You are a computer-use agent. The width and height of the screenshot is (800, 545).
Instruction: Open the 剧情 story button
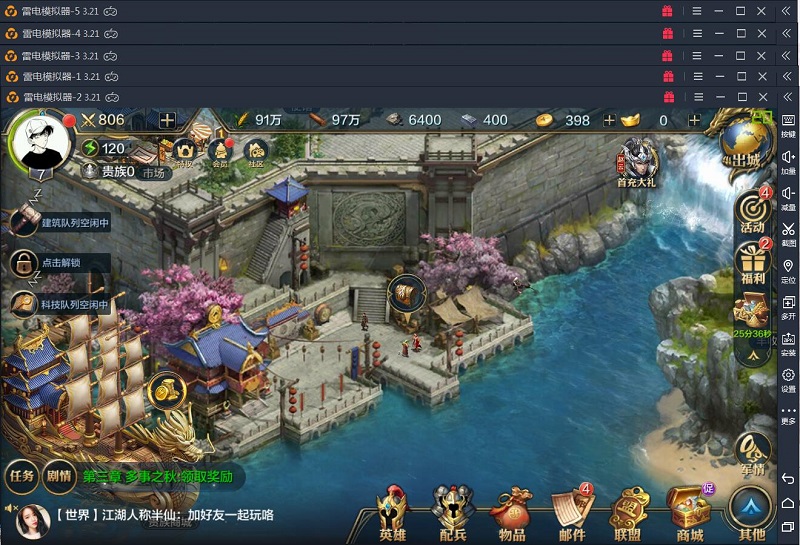pos(58,476)
